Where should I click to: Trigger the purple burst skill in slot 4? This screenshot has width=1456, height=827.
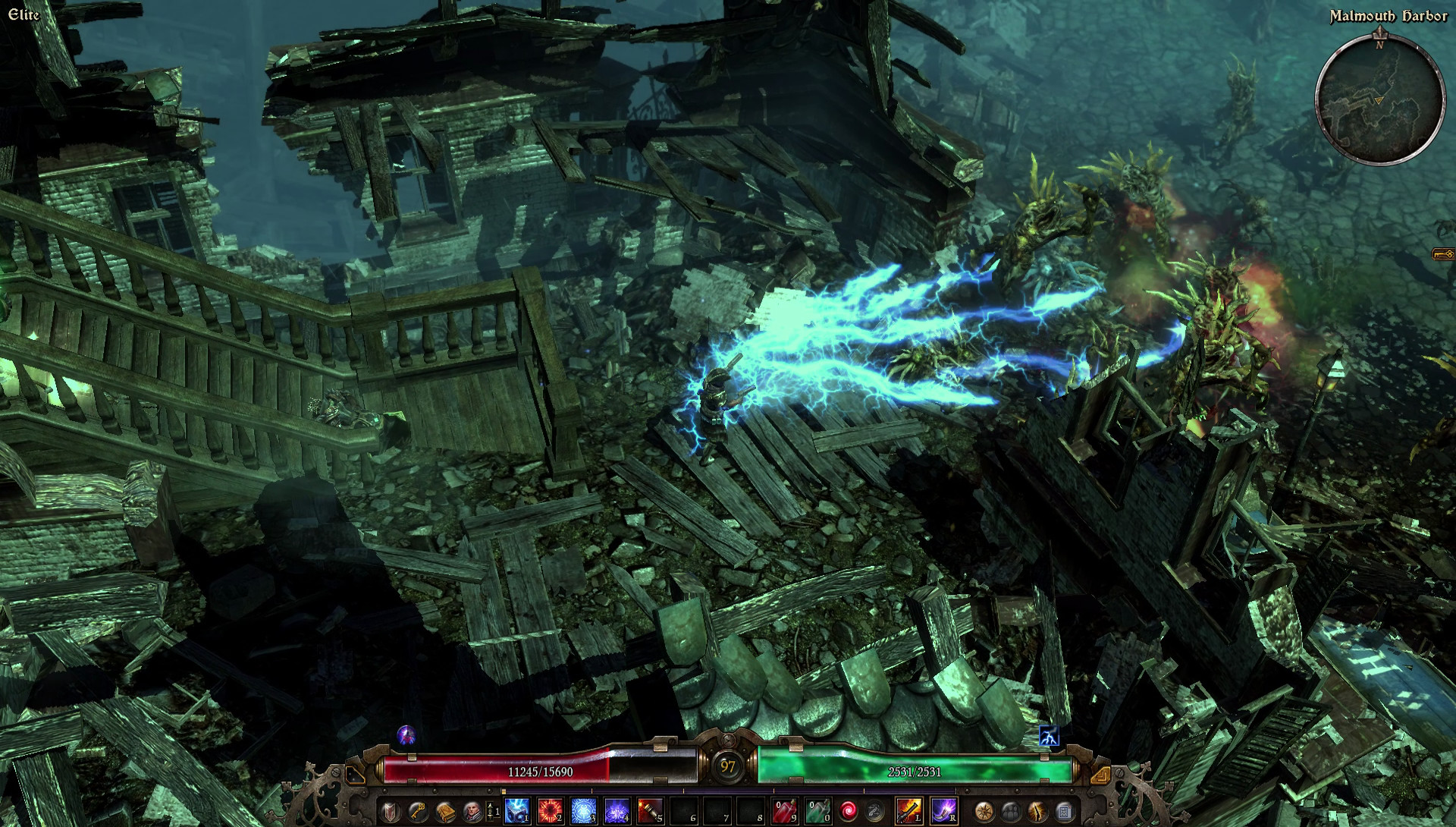pyautogui.click(x=617, y=810)
